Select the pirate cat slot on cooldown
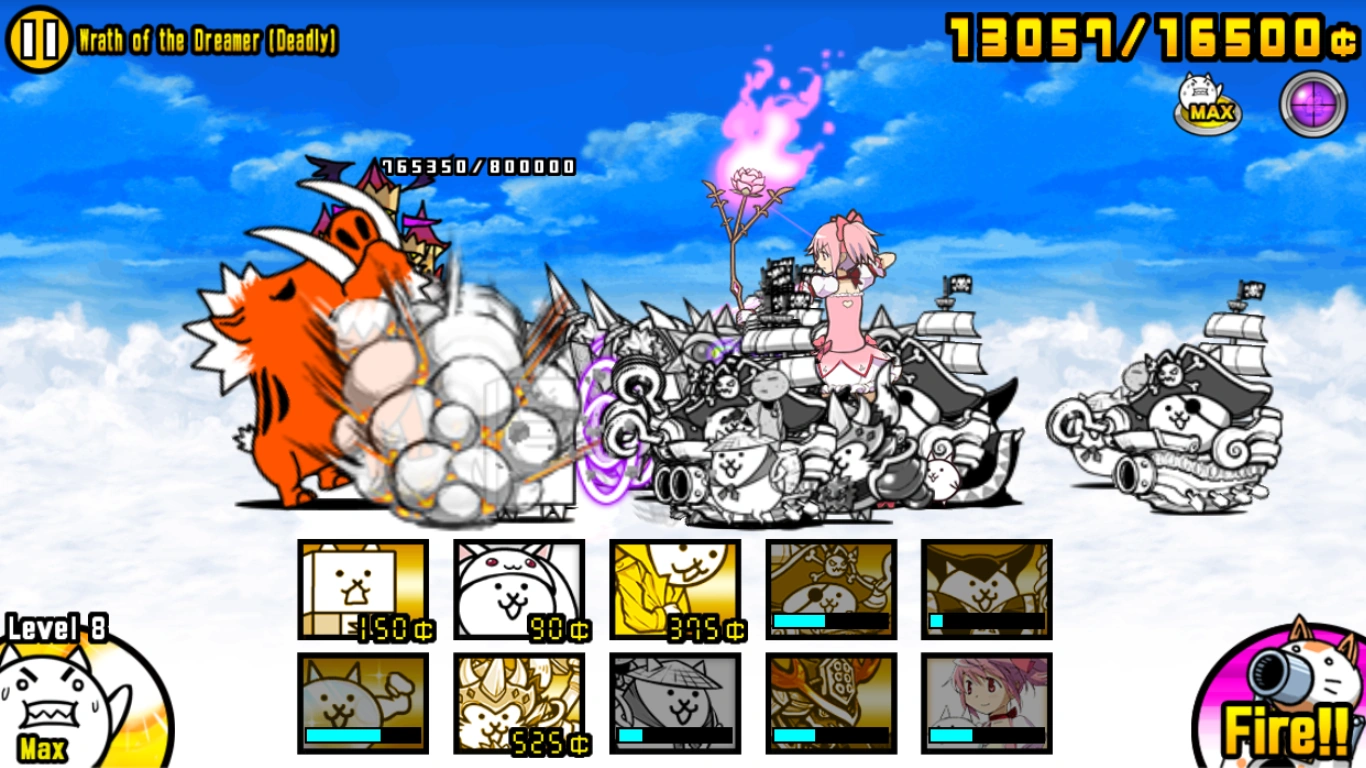 tap(831, 590)
